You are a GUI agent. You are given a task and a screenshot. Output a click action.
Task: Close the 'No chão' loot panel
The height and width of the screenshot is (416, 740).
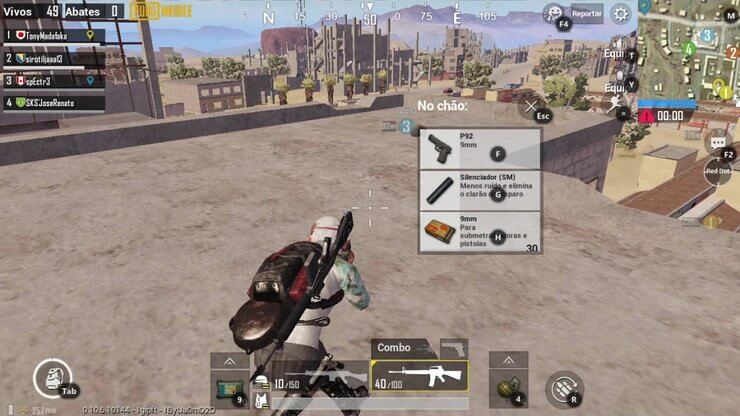(x=532, y=105)
